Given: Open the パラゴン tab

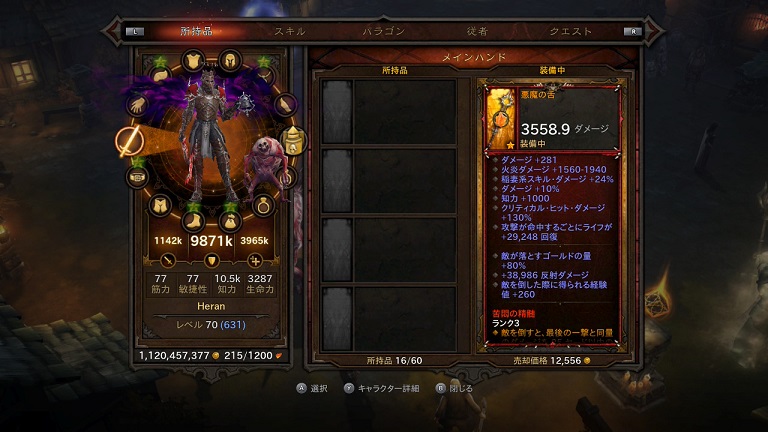Looking at the screenshot, I should point(383,31).
